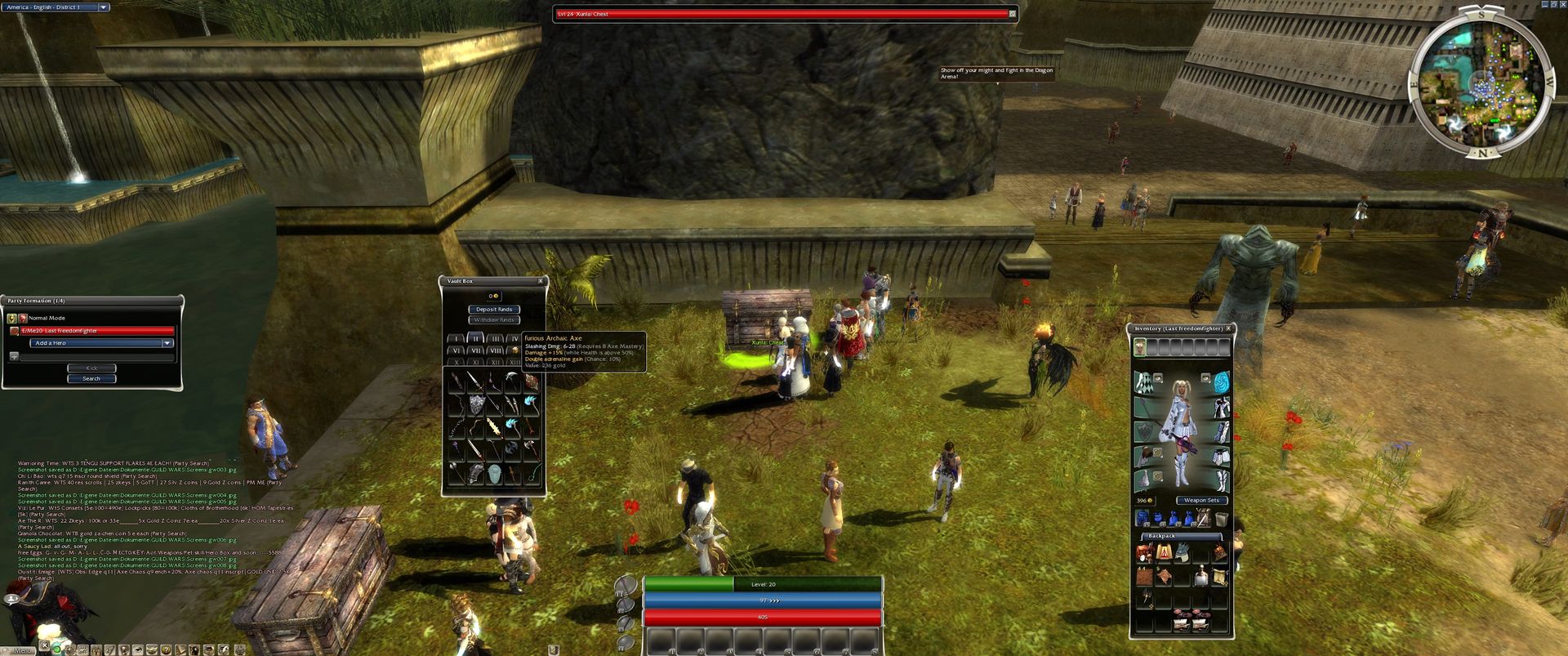
Task: Open the district selection dropdown
Action: (104, 7)
